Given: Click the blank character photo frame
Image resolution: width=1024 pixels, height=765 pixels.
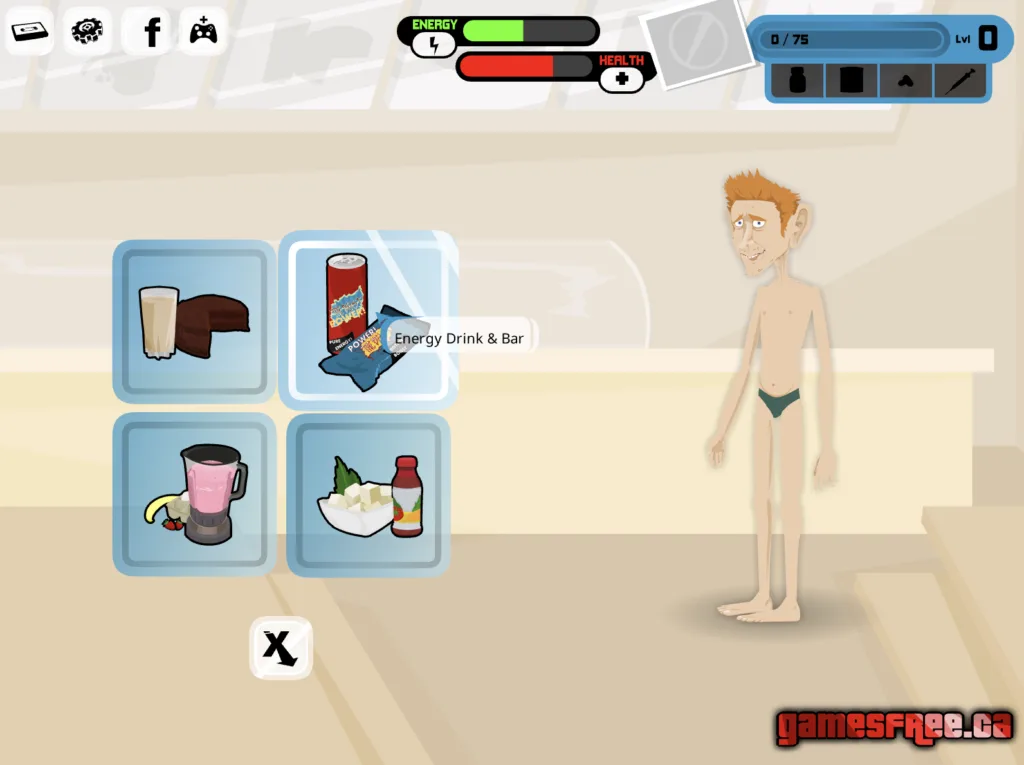Looking at the screenshot, I should (698, 43).
